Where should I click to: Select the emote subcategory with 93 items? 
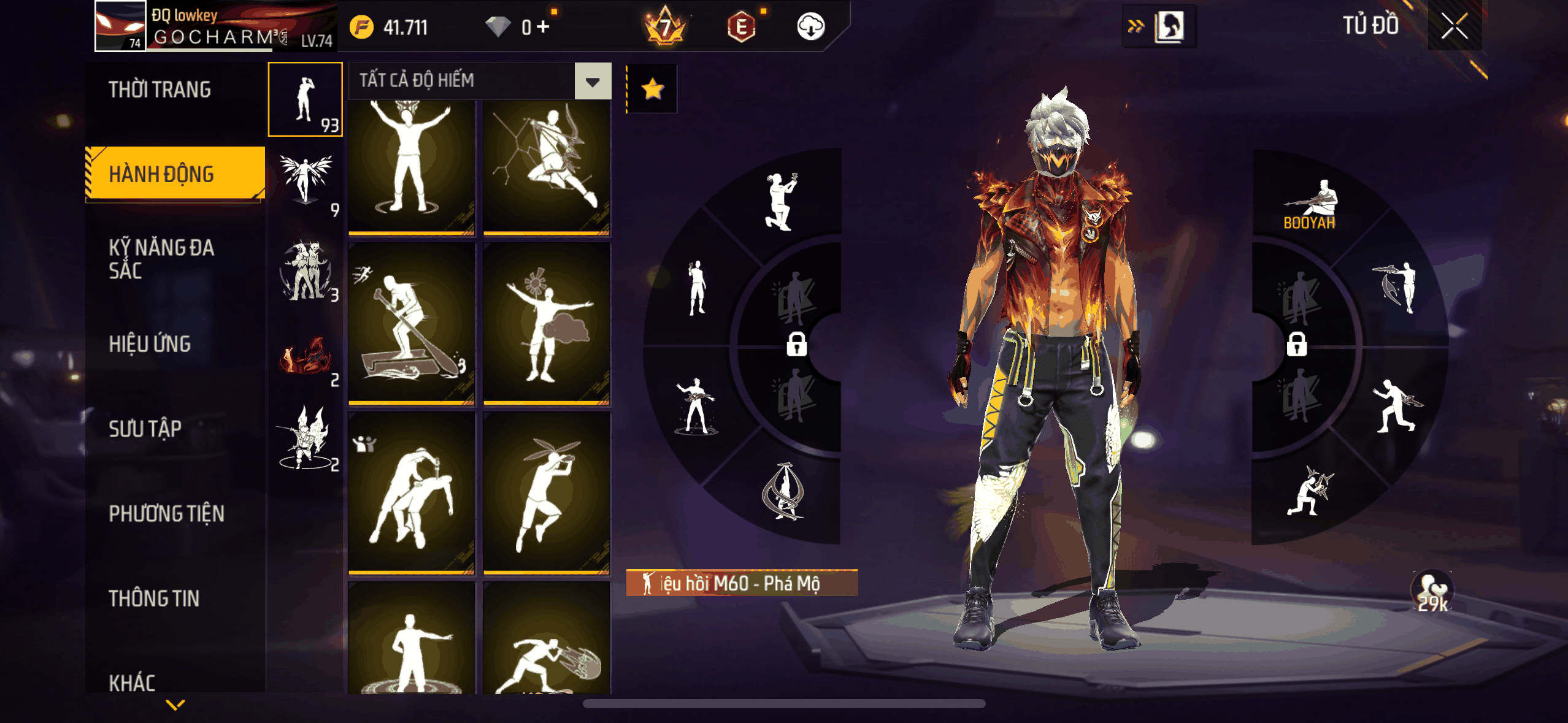click(306, 99)
